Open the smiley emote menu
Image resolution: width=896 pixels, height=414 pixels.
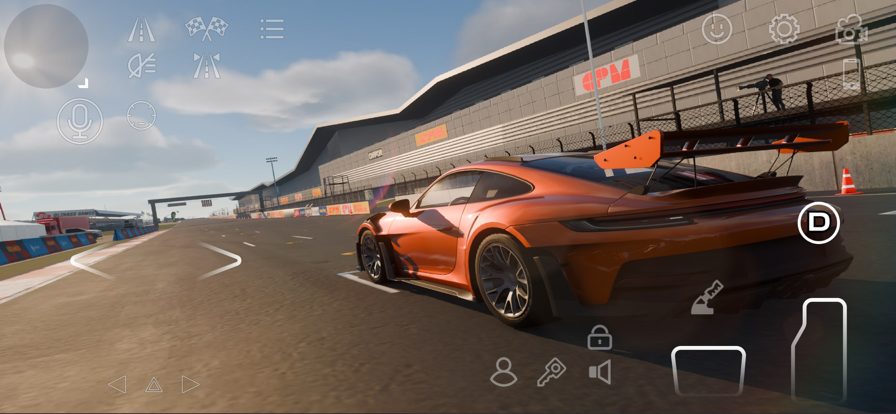click(716, 29)
